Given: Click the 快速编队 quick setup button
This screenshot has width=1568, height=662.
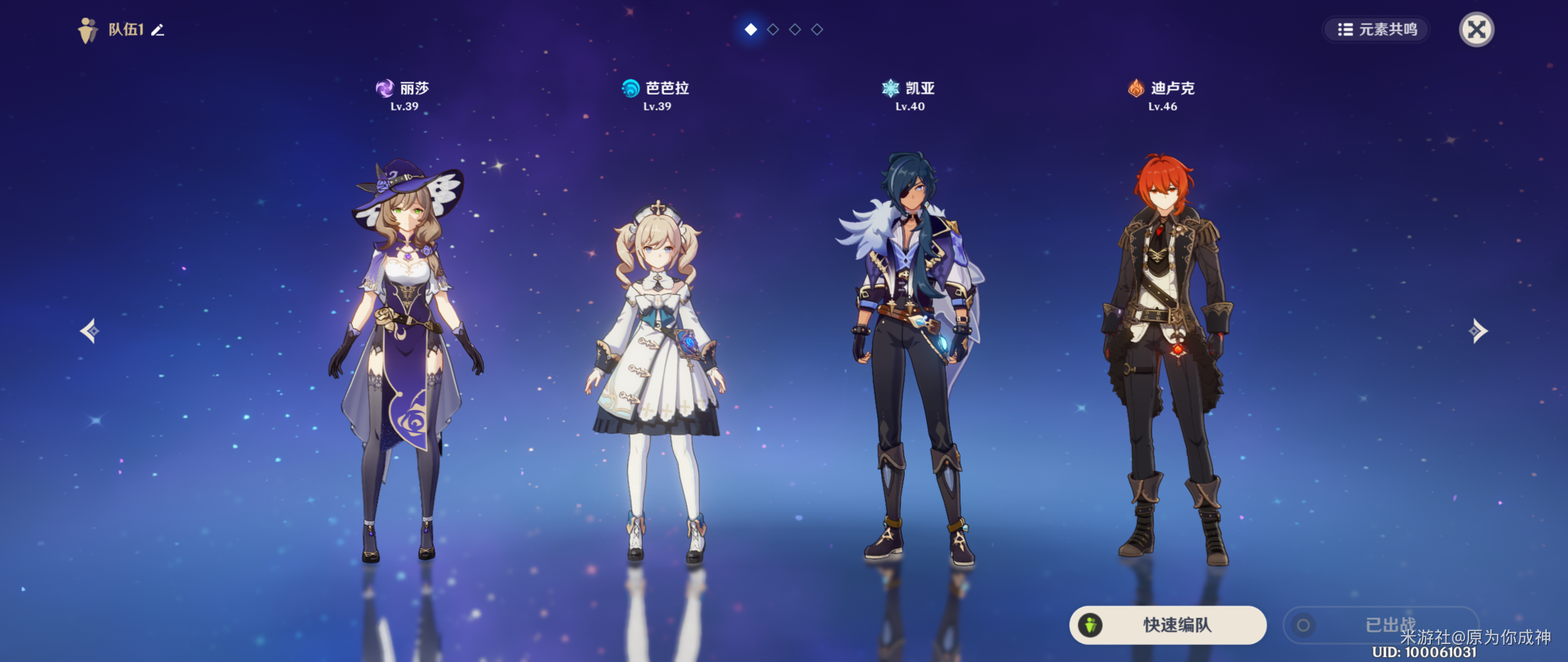Looking at the screenshot, I should [1168, 625].
